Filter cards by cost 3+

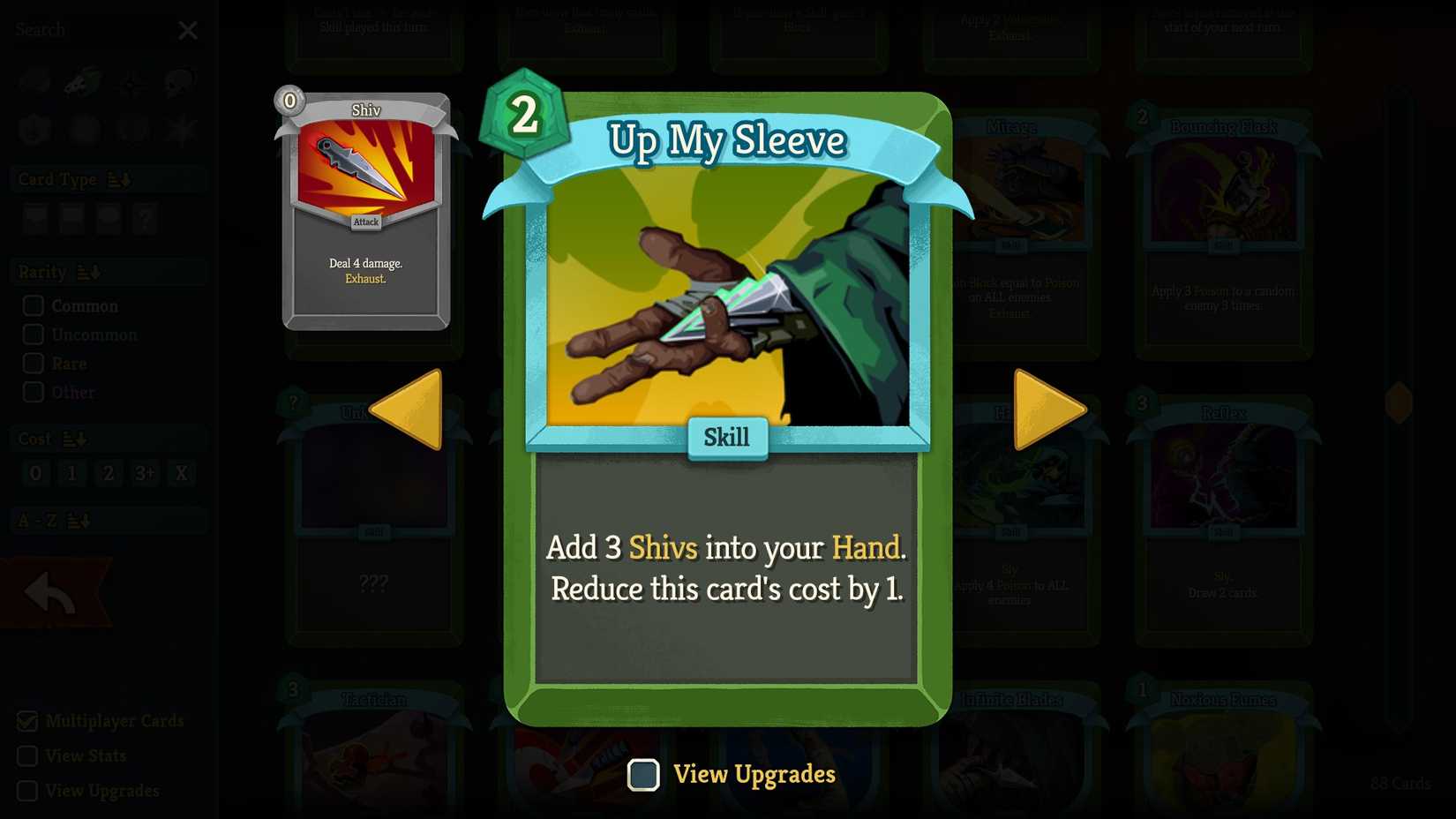[x=145, y=474]
